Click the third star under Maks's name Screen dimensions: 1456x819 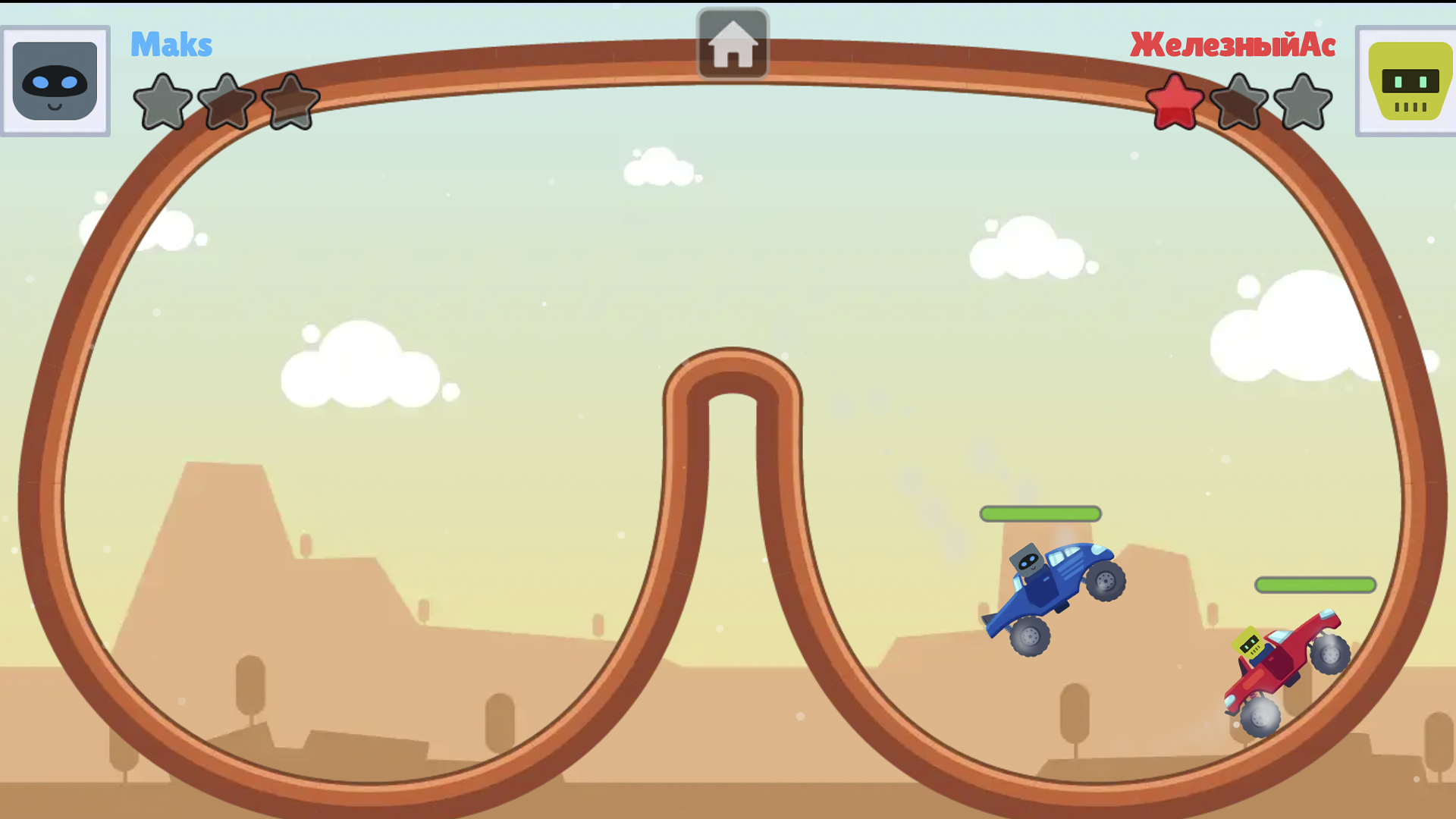(290, 101)
